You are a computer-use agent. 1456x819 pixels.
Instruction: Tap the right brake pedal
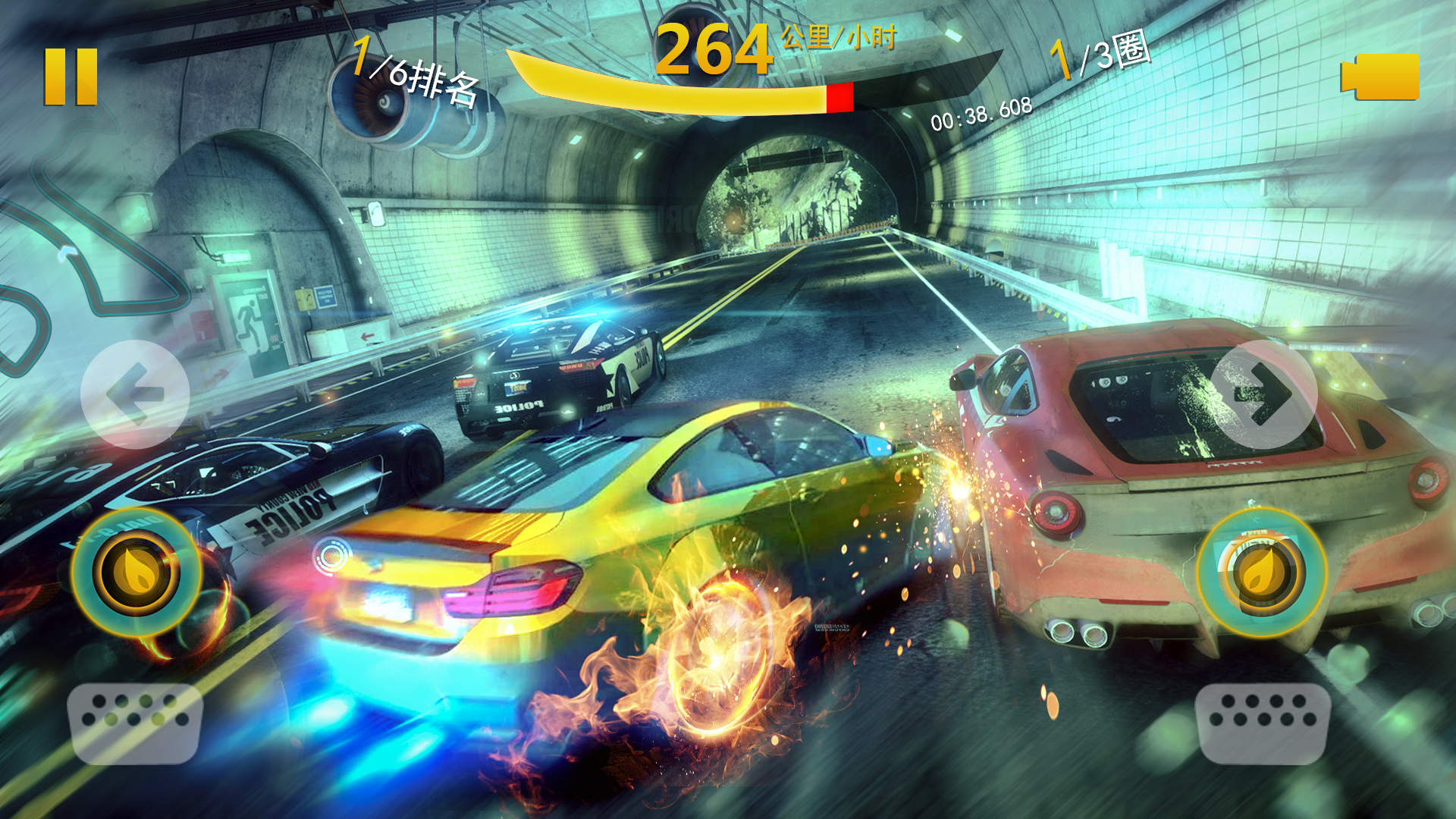(x=1263, y=723)
